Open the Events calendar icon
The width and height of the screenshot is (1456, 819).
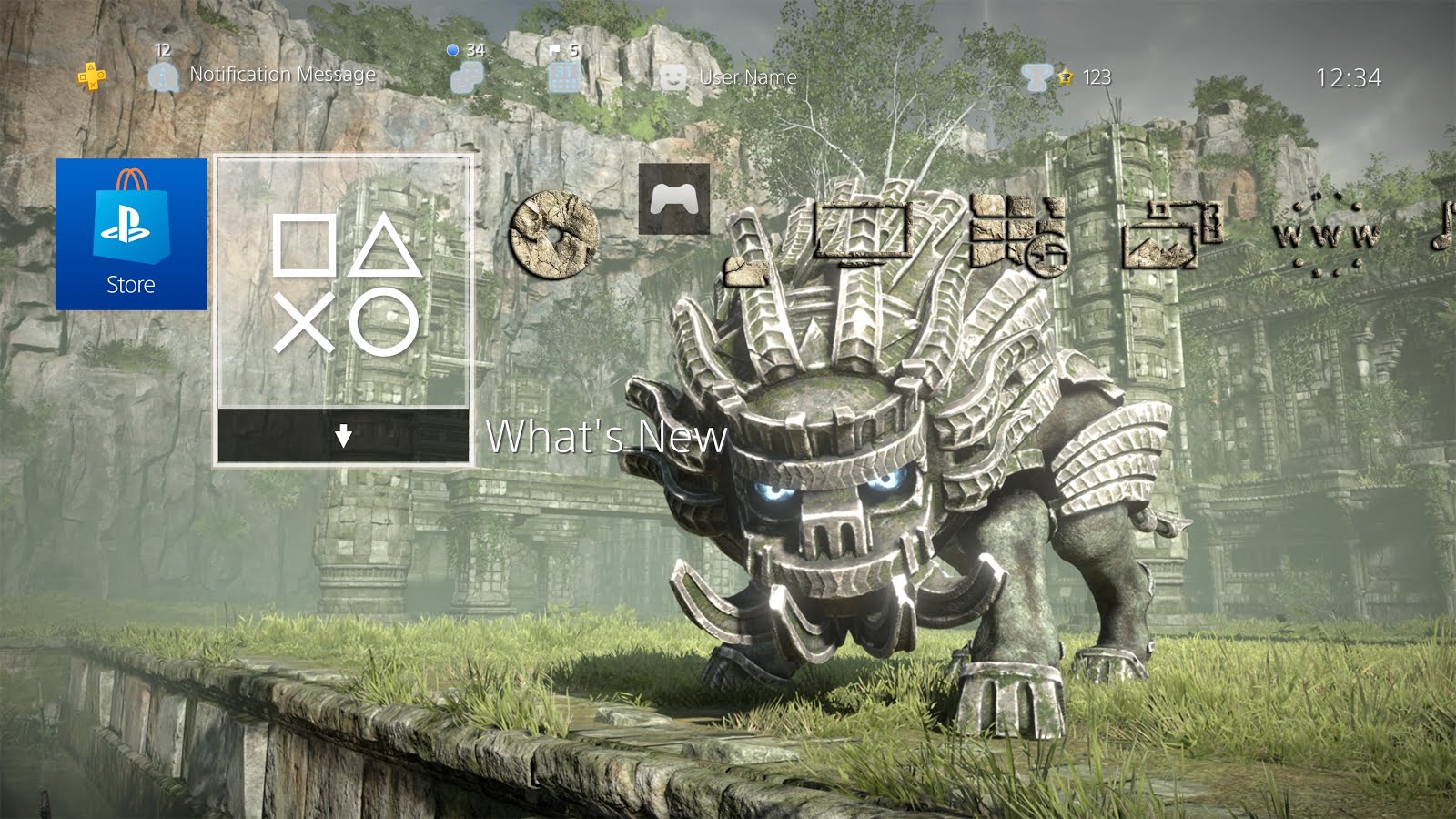(564, 77)
